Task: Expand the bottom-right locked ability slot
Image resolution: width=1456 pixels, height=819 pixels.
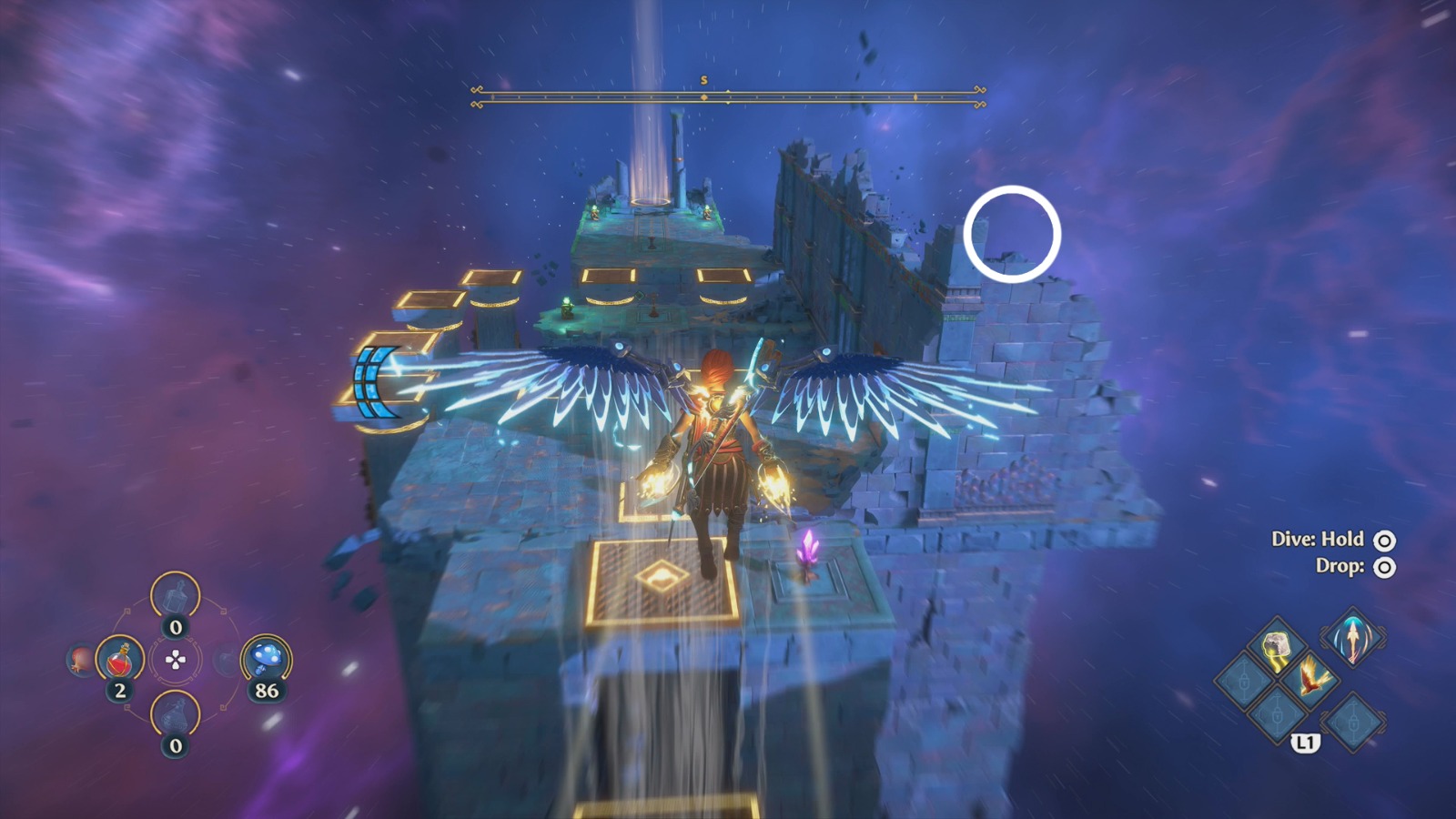Action: click(x=1354, y=719)
